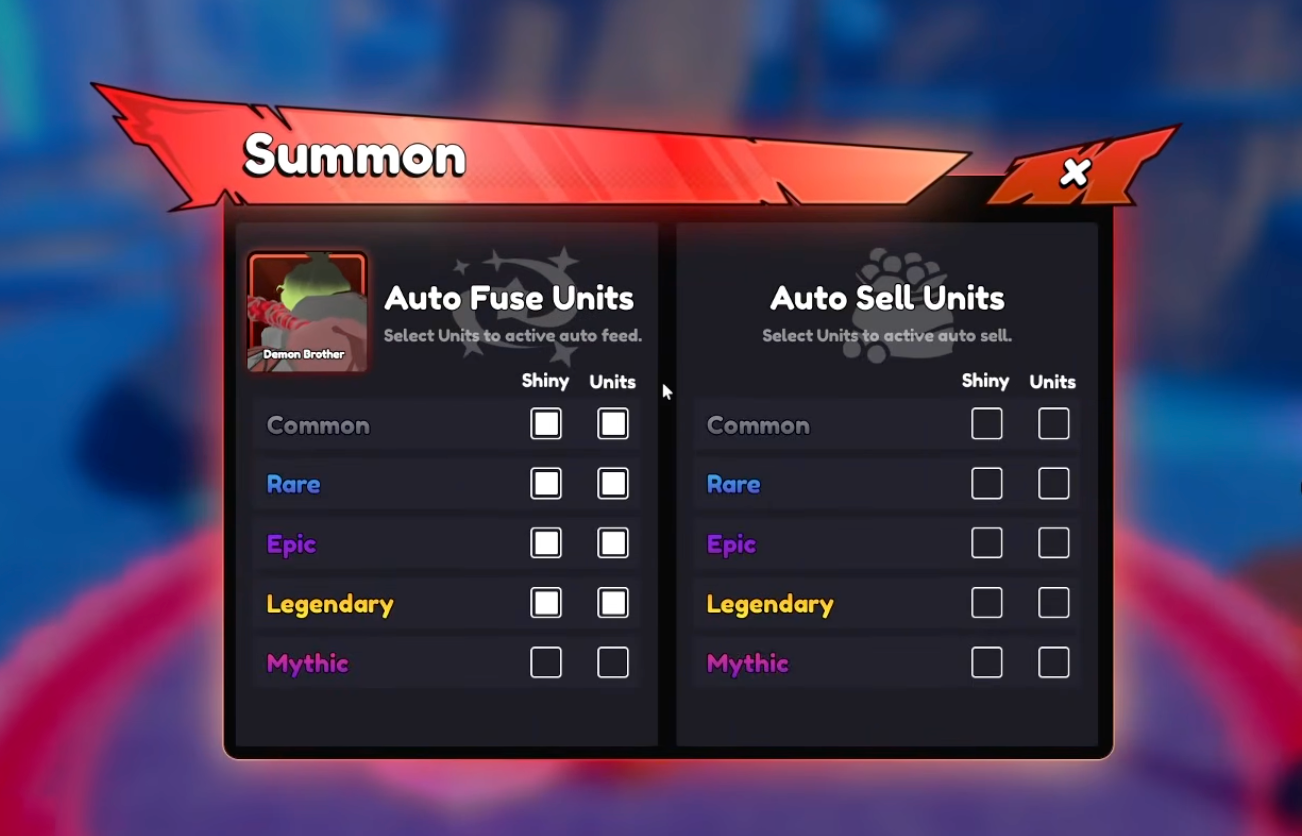The width and height of the screenshot is (1302, 836).
Task: Close the Summon window
Action: point(1075,172)
